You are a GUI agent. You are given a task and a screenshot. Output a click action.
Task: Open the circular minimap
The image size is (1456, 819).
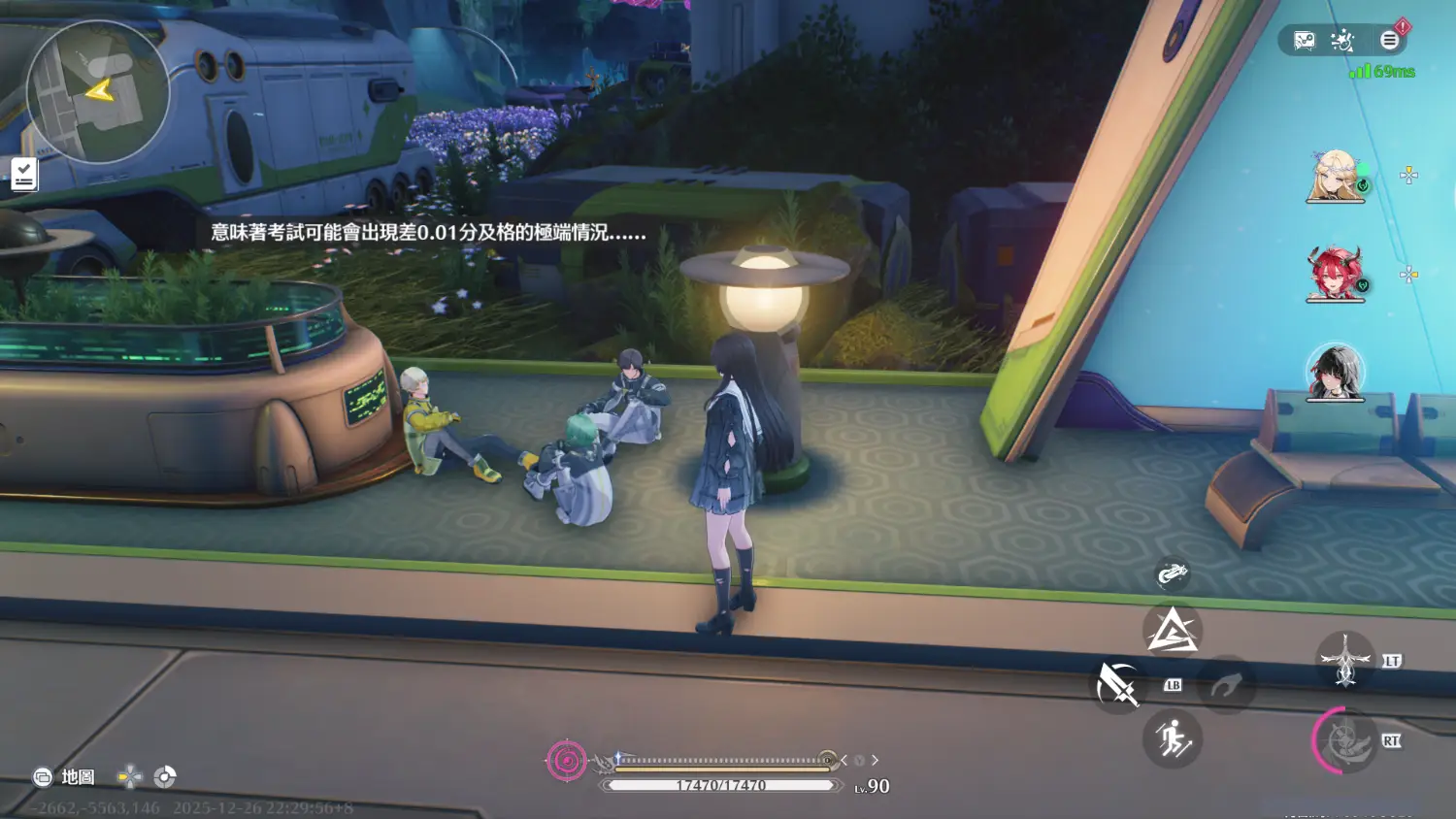[97, 92]
